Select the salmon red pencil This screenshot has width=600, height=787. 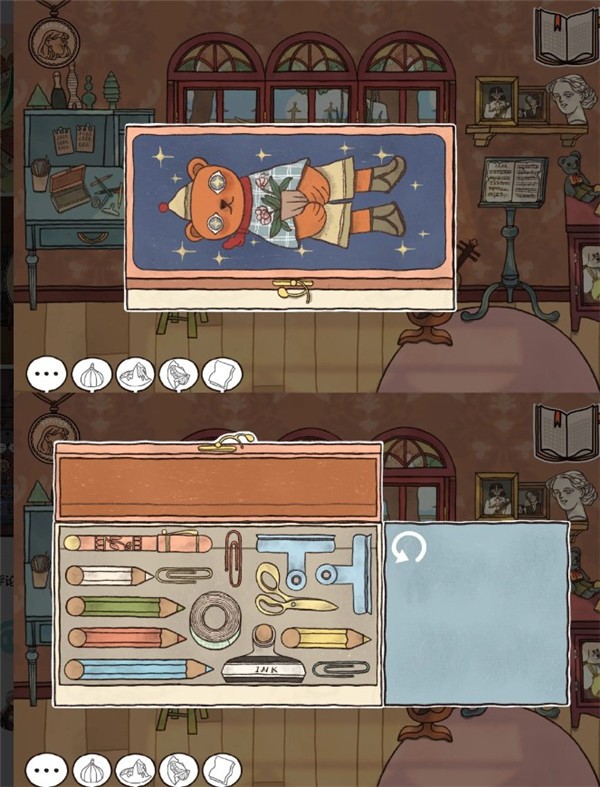pos(125,637)
